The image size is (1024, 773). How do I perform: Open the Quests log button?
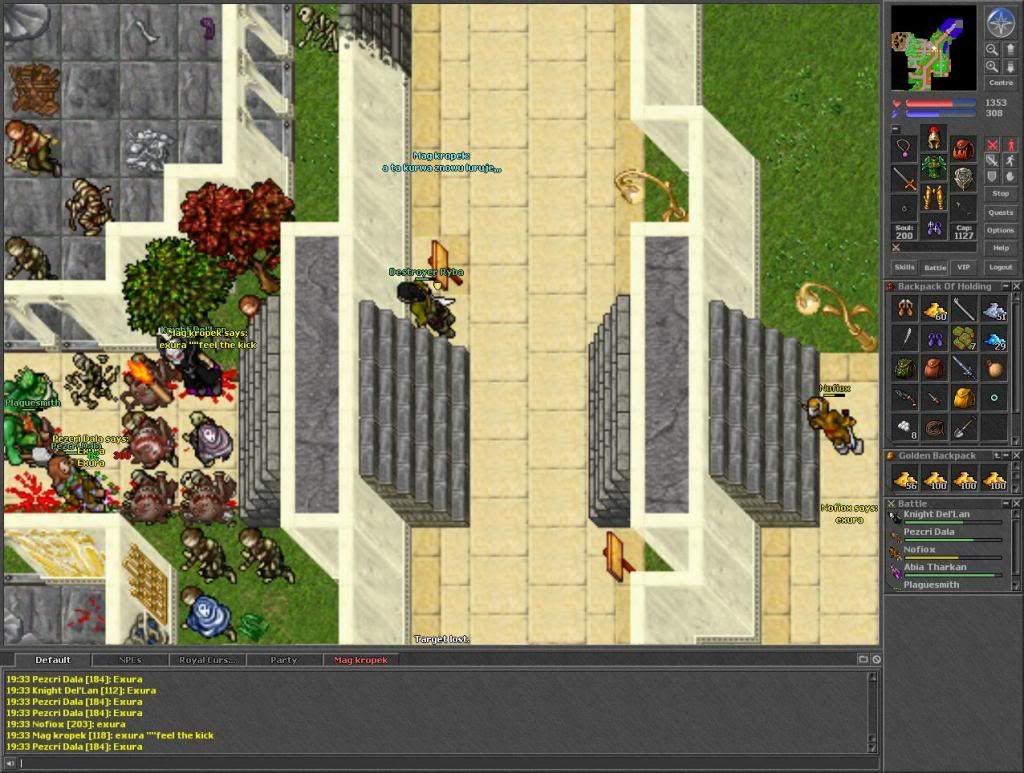(x=1000, y=212)
